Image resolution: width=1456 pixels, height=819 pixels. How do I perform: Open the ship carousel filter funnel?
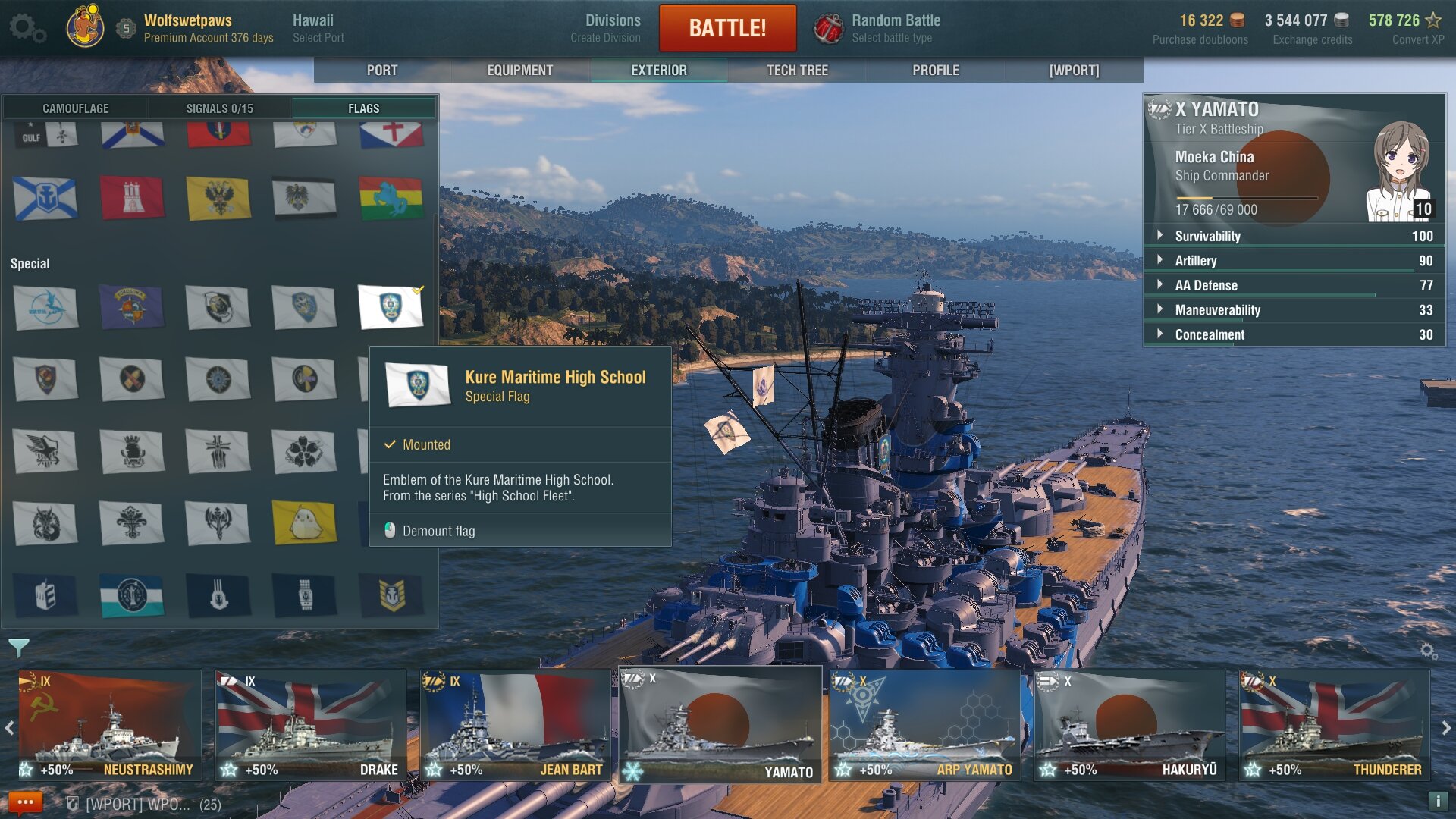coord(19,648)
